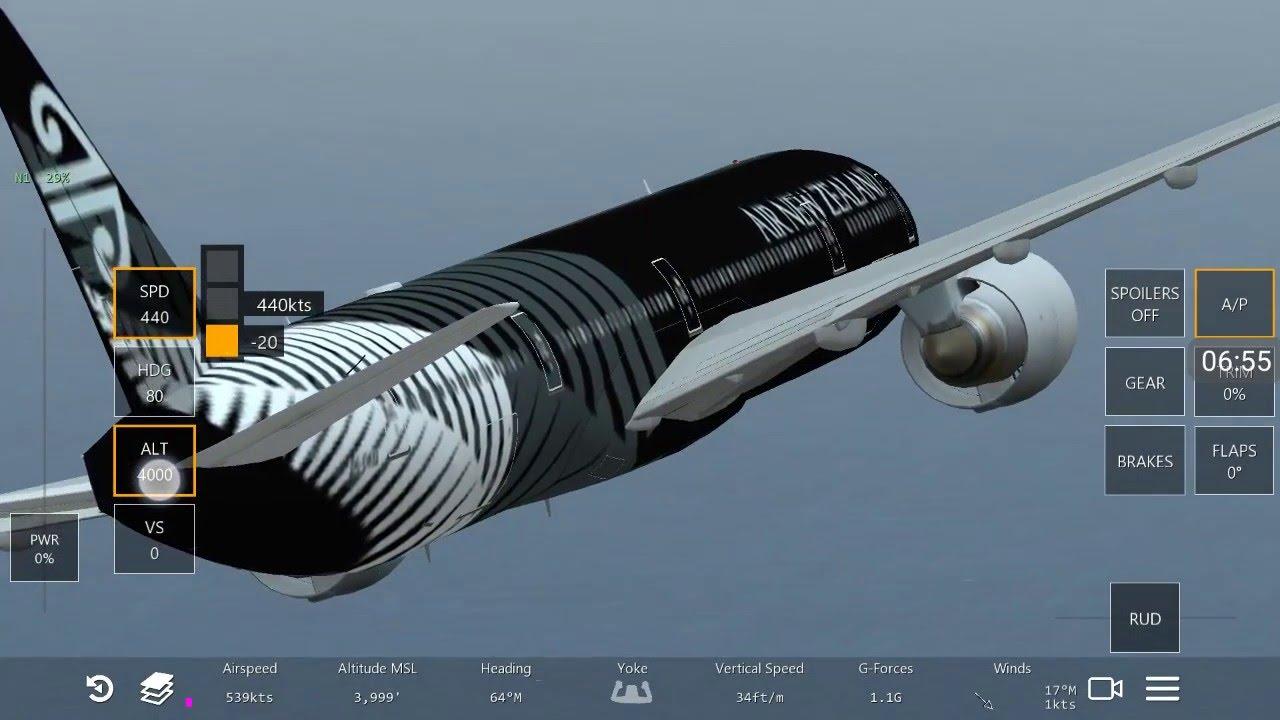Apply the BRAKES button
Image resolution: width=1280 pixels, height=720 pixels.
(x=1144, y=461)
